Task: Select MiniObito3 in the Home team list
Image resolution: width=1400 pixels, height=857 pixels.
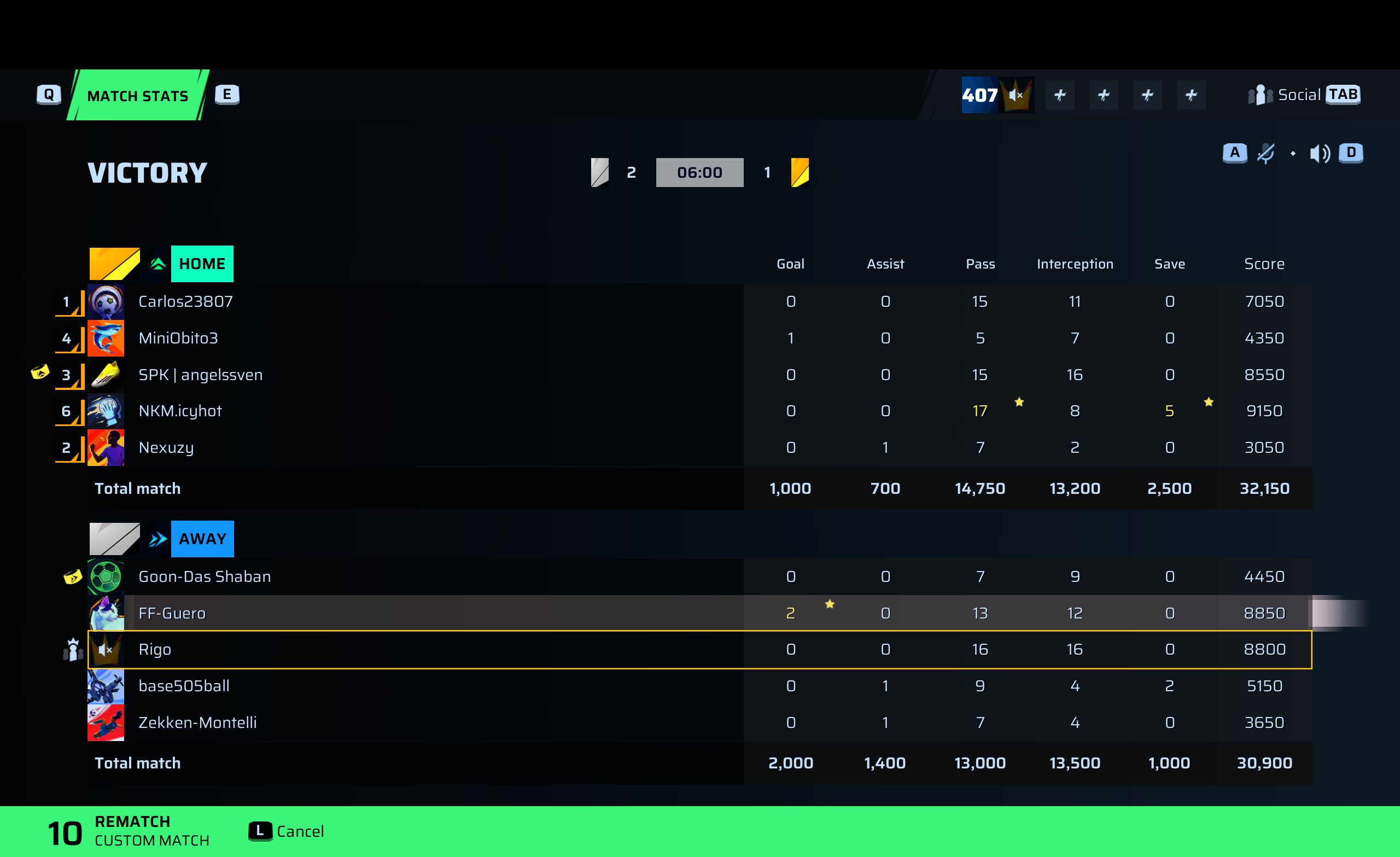Action: pyautogui.click(x=178, y=338)
